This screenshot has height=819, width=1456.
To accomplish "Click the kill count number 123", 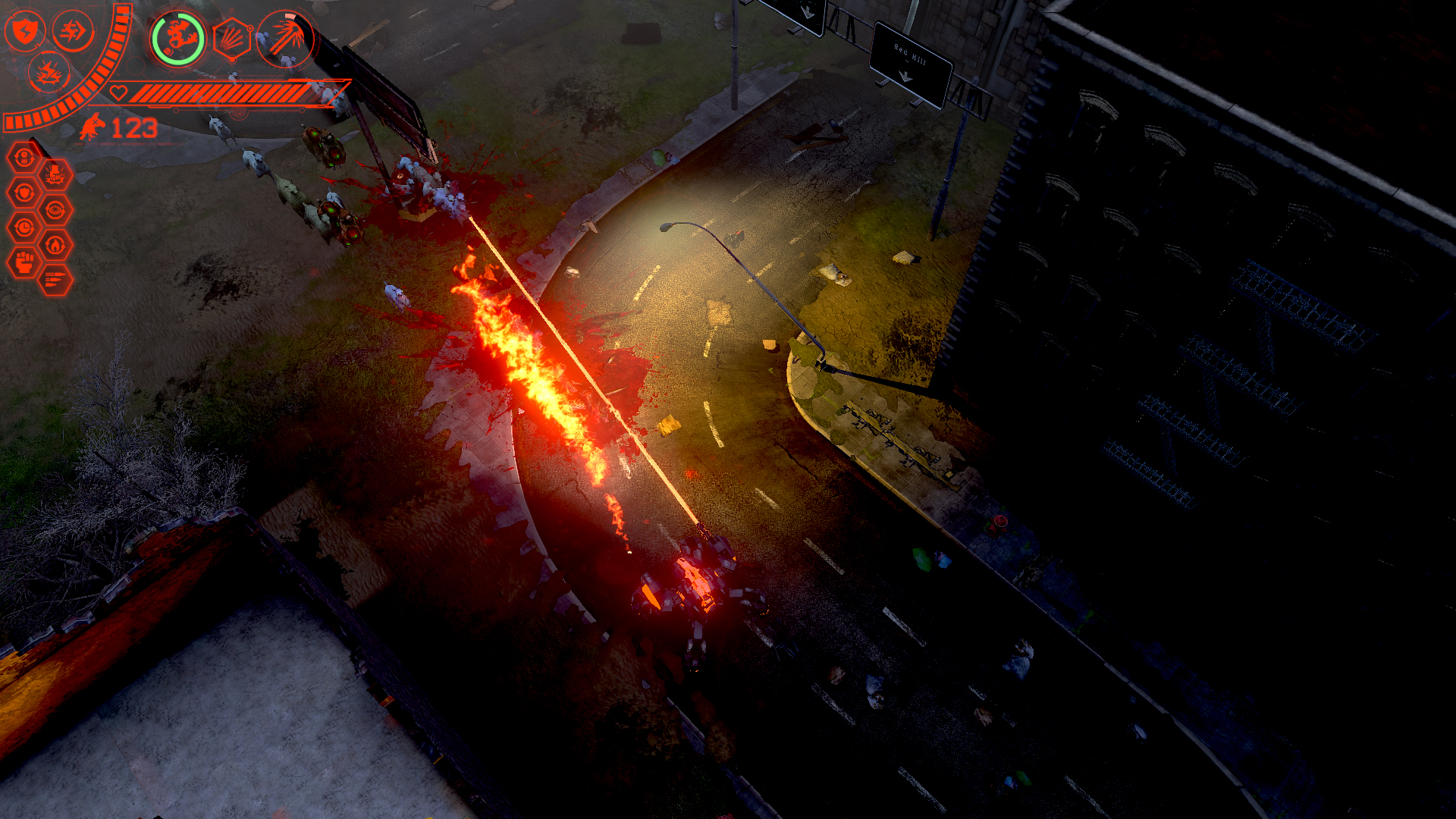I will (134, 127).
